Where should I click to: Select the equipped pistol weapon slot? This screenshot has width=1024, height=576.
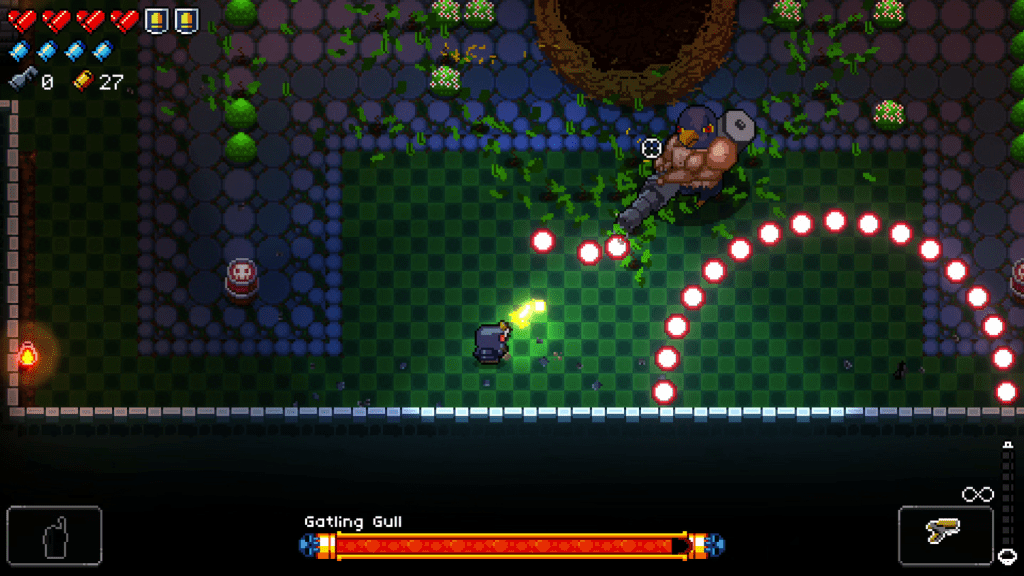(x=945, y=535)
